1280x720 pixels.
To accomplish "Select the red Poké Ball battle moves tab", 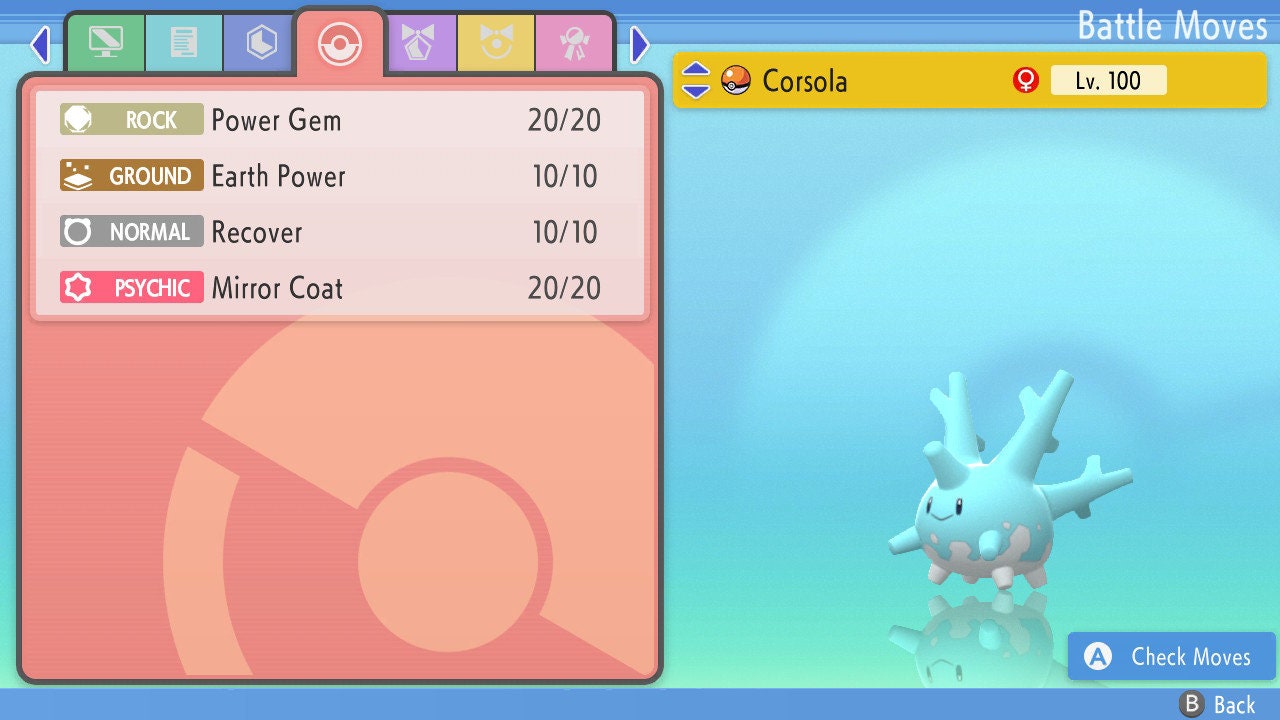I will coord(340,43).
